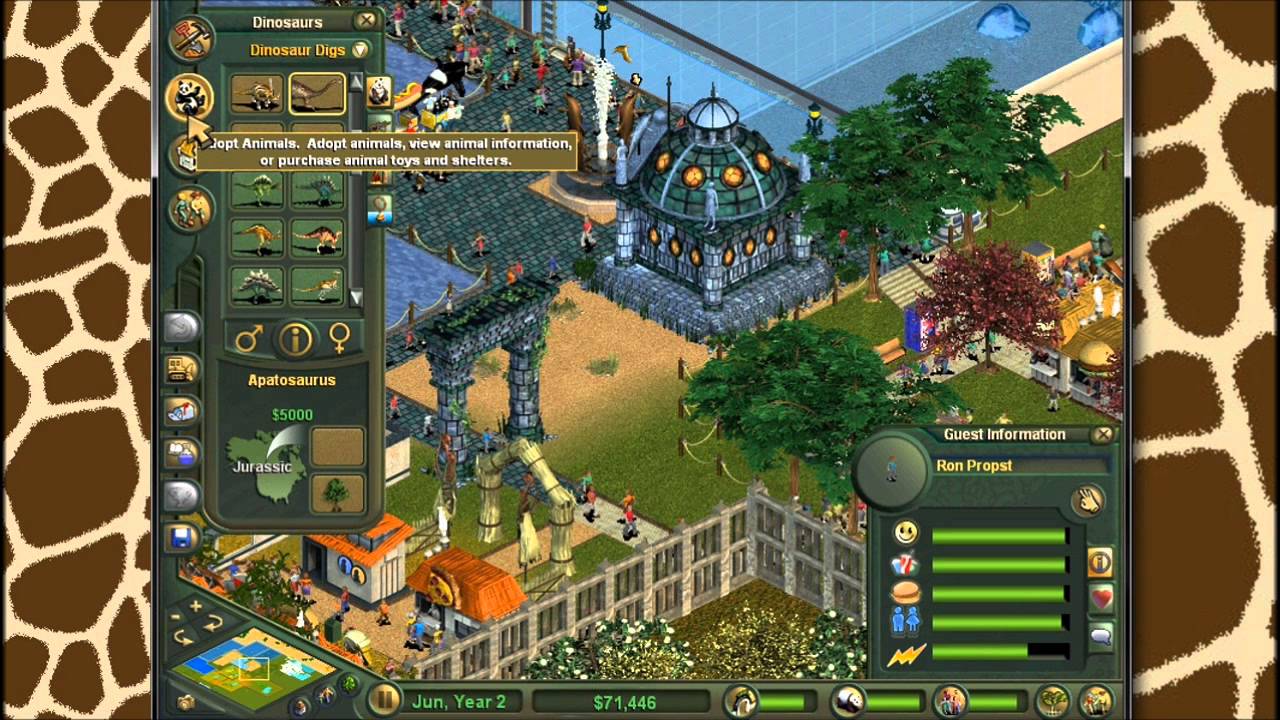The width and height of the screenshot is (1280, 720).
Task: Switch to the heart needs tab
Action: pos(1102,597)
